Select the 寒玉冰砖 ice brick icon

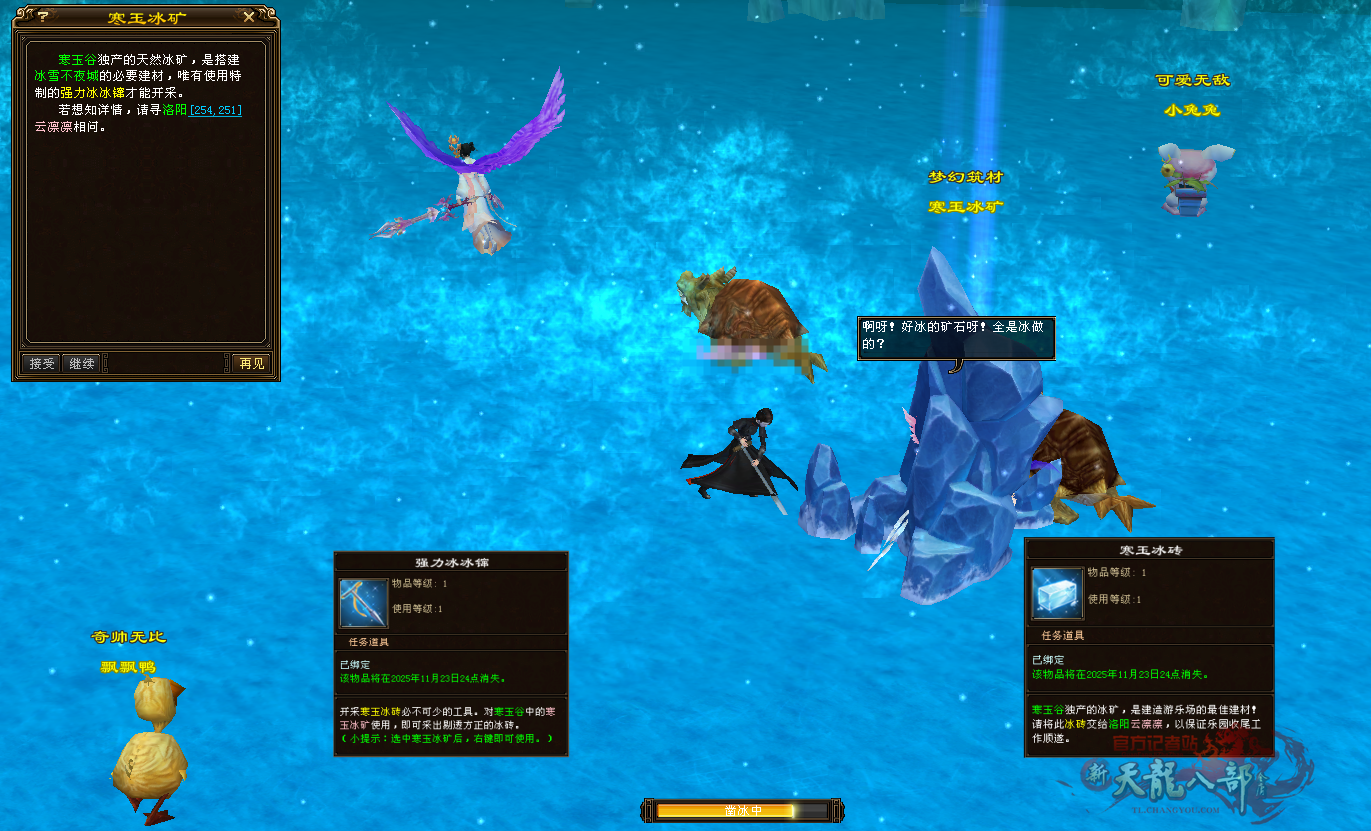[x=1057, y=593]
